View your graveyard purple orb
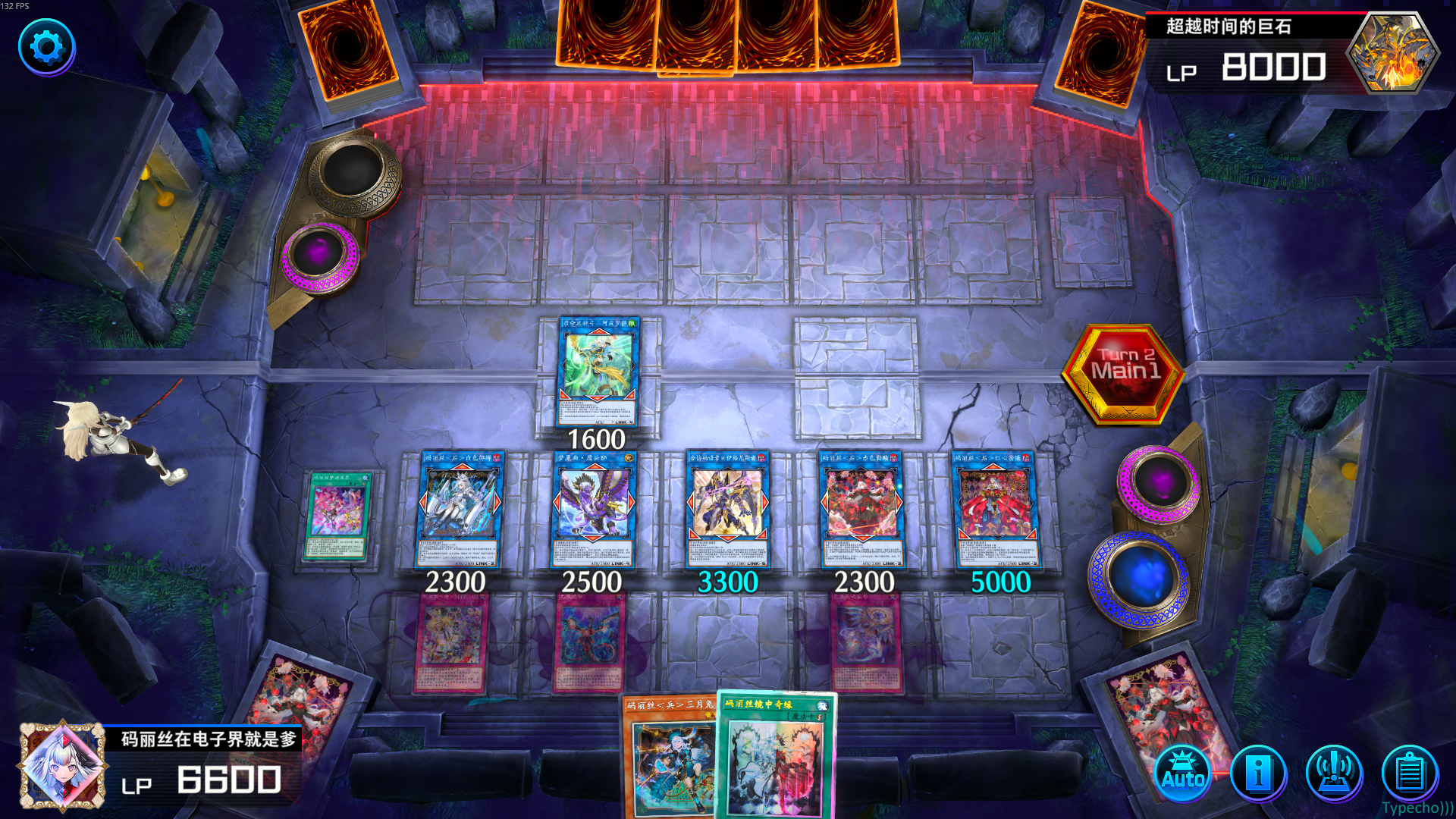Screen dimensions: 1456x819 click(1157, 483)
